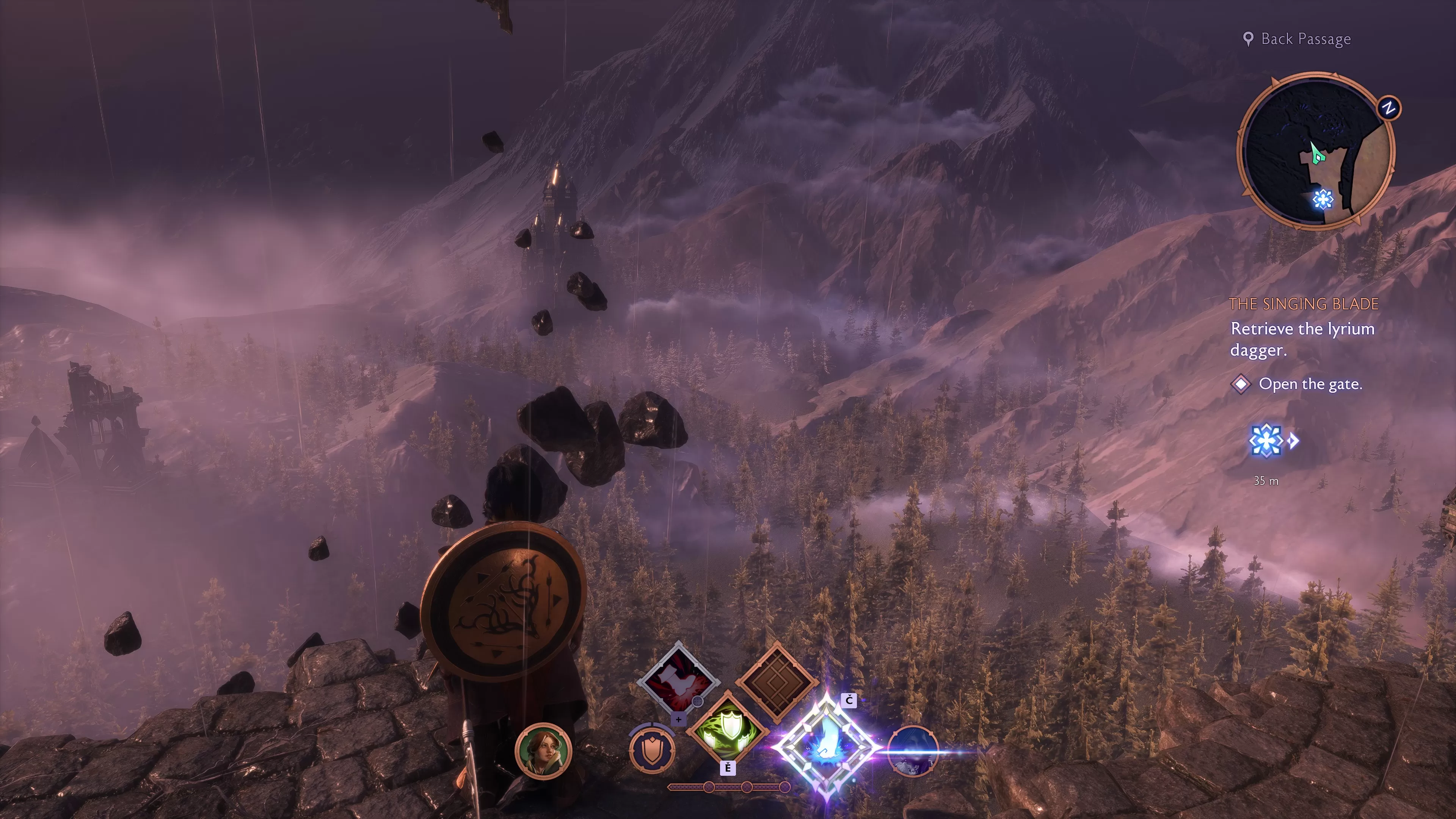The image size is (1456, 819).
Task: Select the Back Passage location label
Action: (x=1305, y=39)
